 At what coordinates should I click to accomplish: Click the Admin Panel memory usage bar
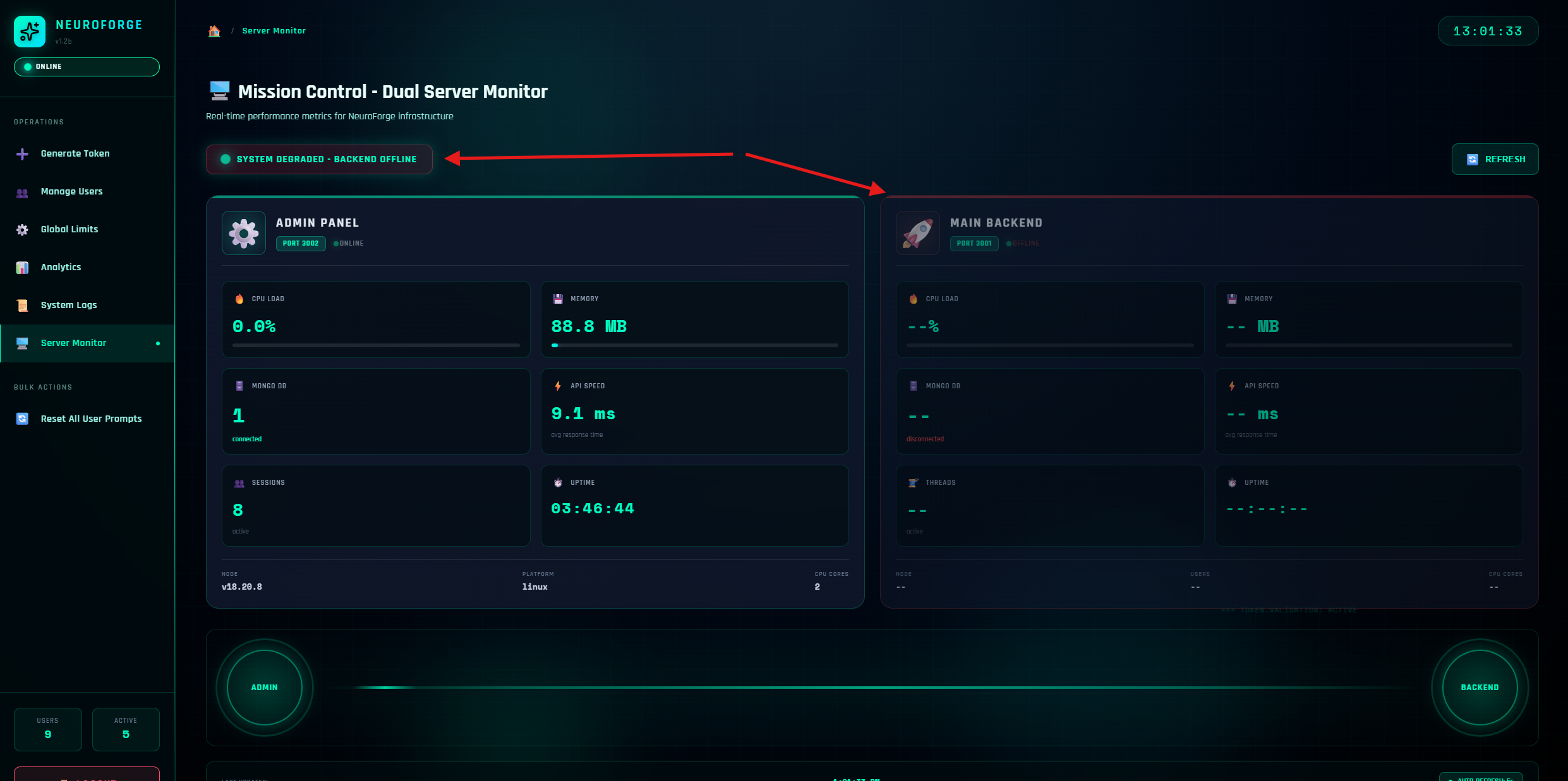[x=694, y=345]
